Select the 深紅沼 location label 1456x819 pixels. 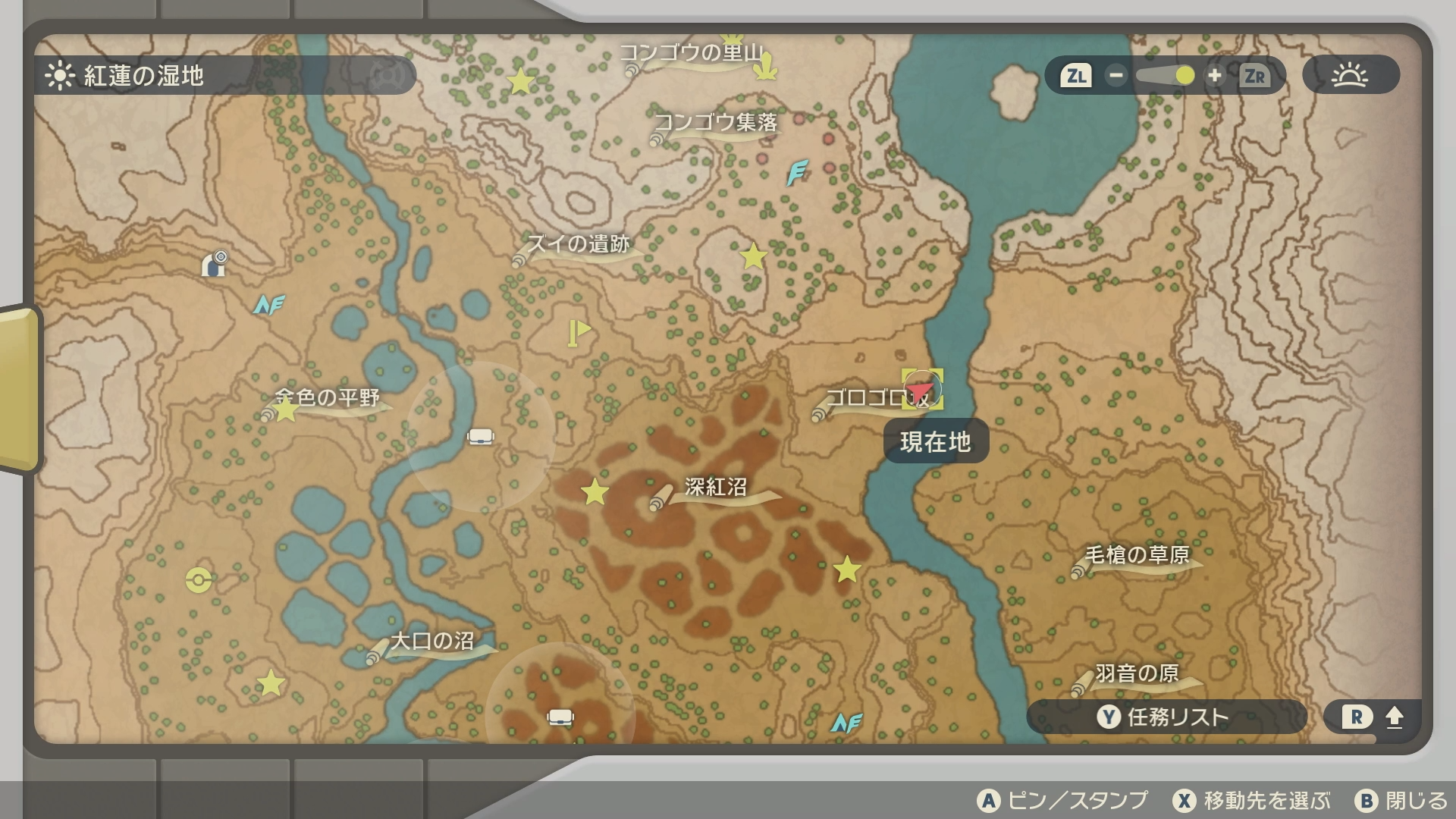coord(715,488)
